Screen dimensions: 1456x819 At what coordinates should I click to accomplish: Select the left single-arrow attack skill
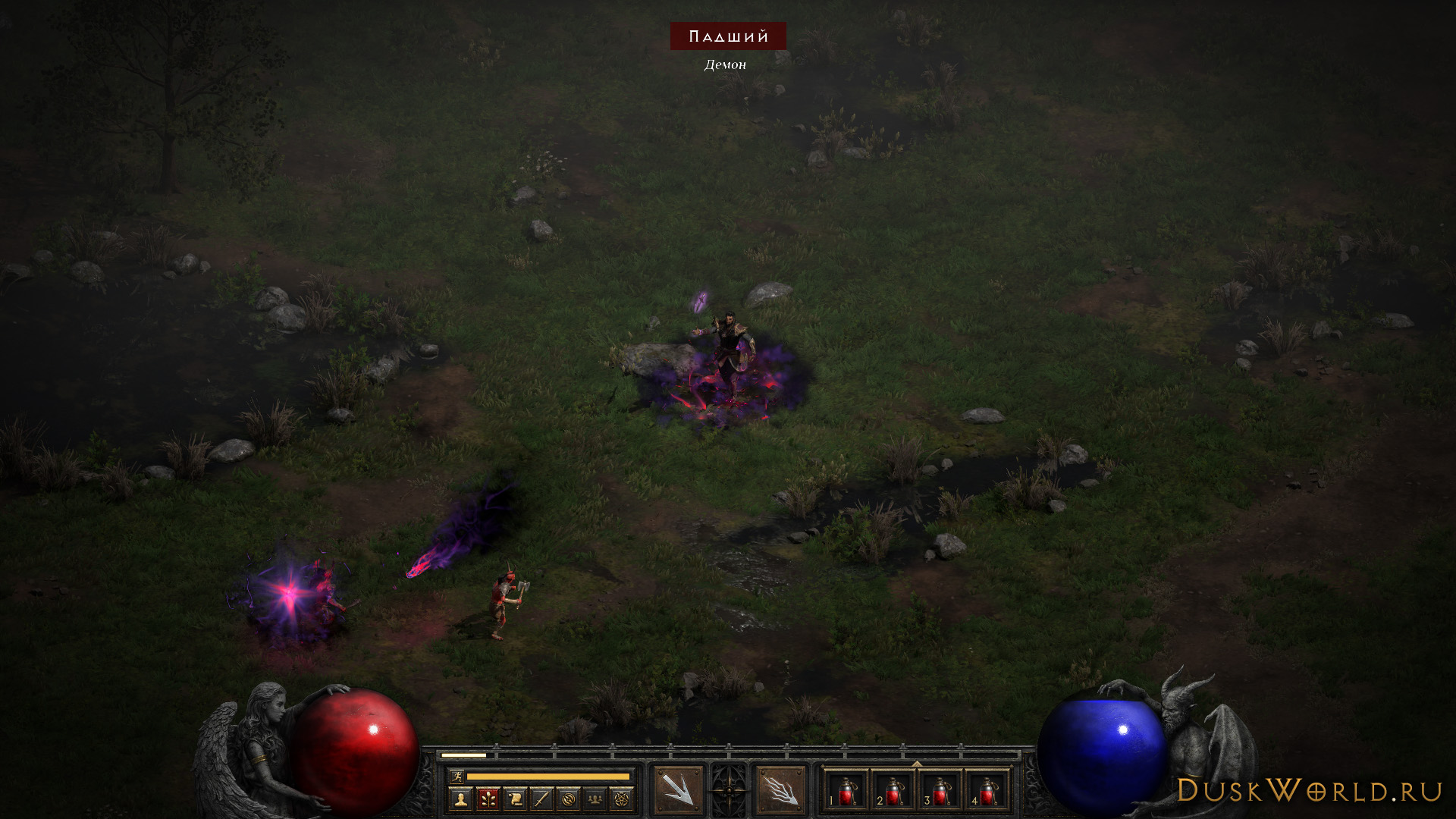coord(678,790)
